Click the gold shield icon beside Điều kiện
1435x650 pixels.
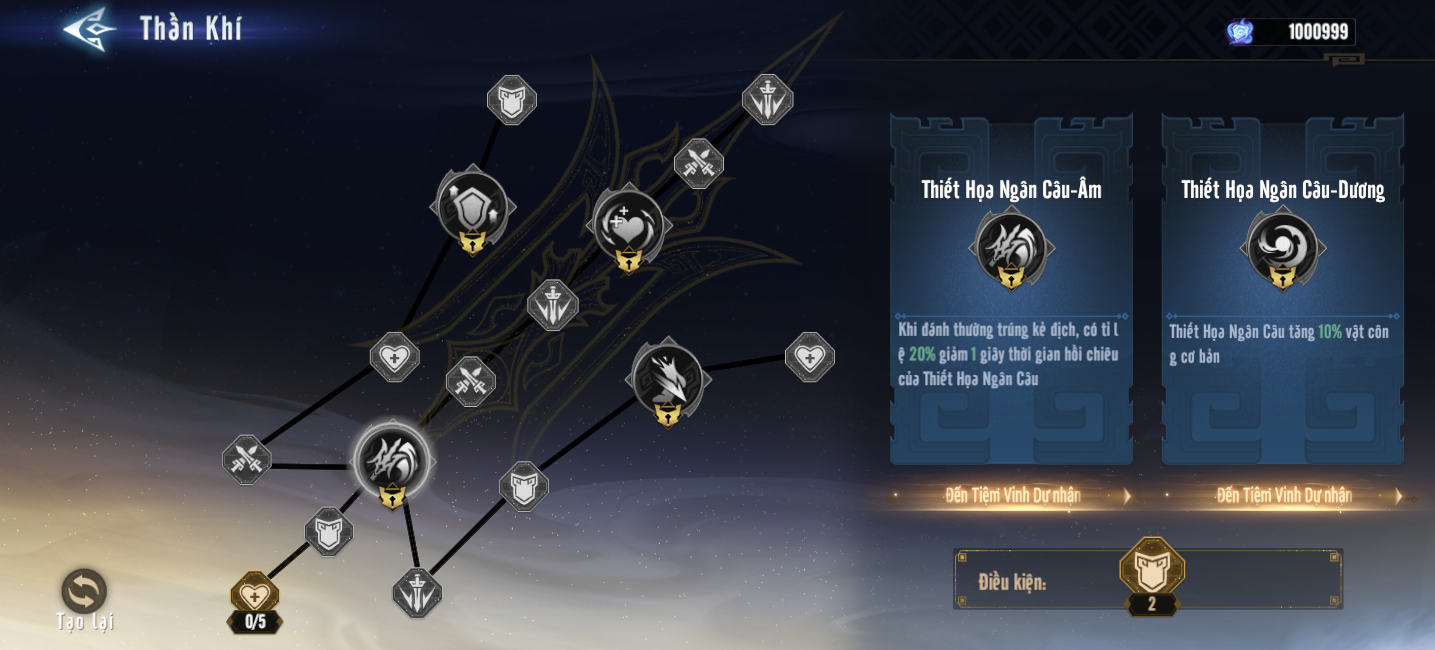1152,568
